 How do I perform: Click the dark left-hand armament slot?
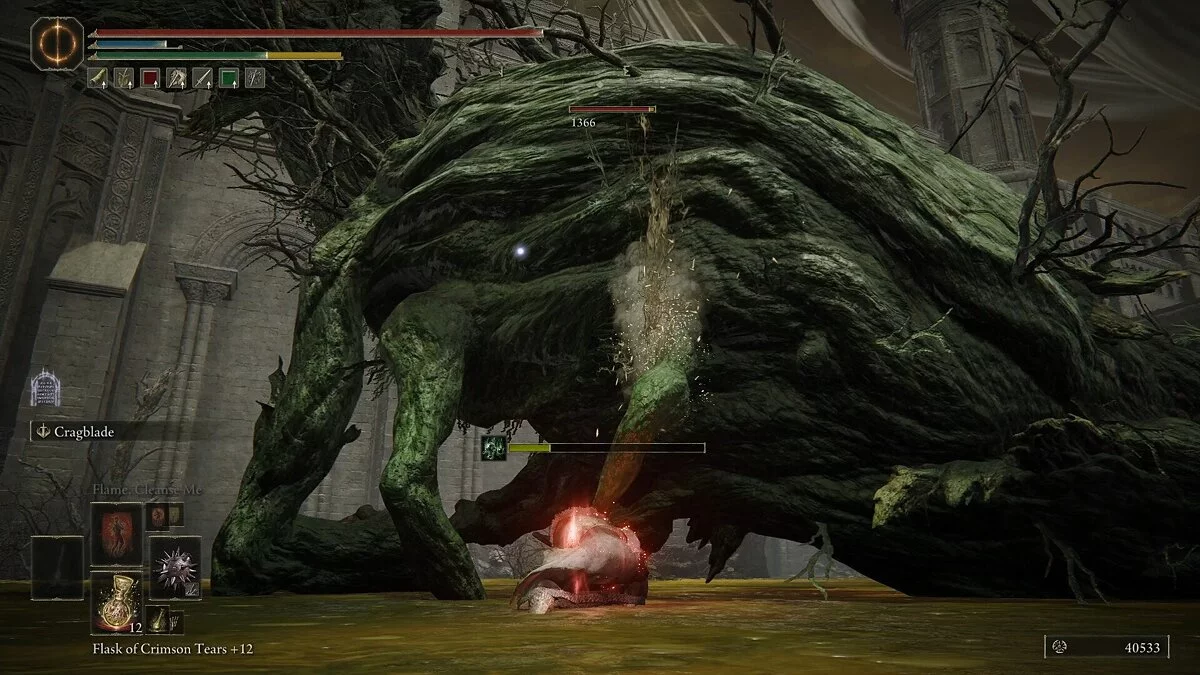point(57,567)
